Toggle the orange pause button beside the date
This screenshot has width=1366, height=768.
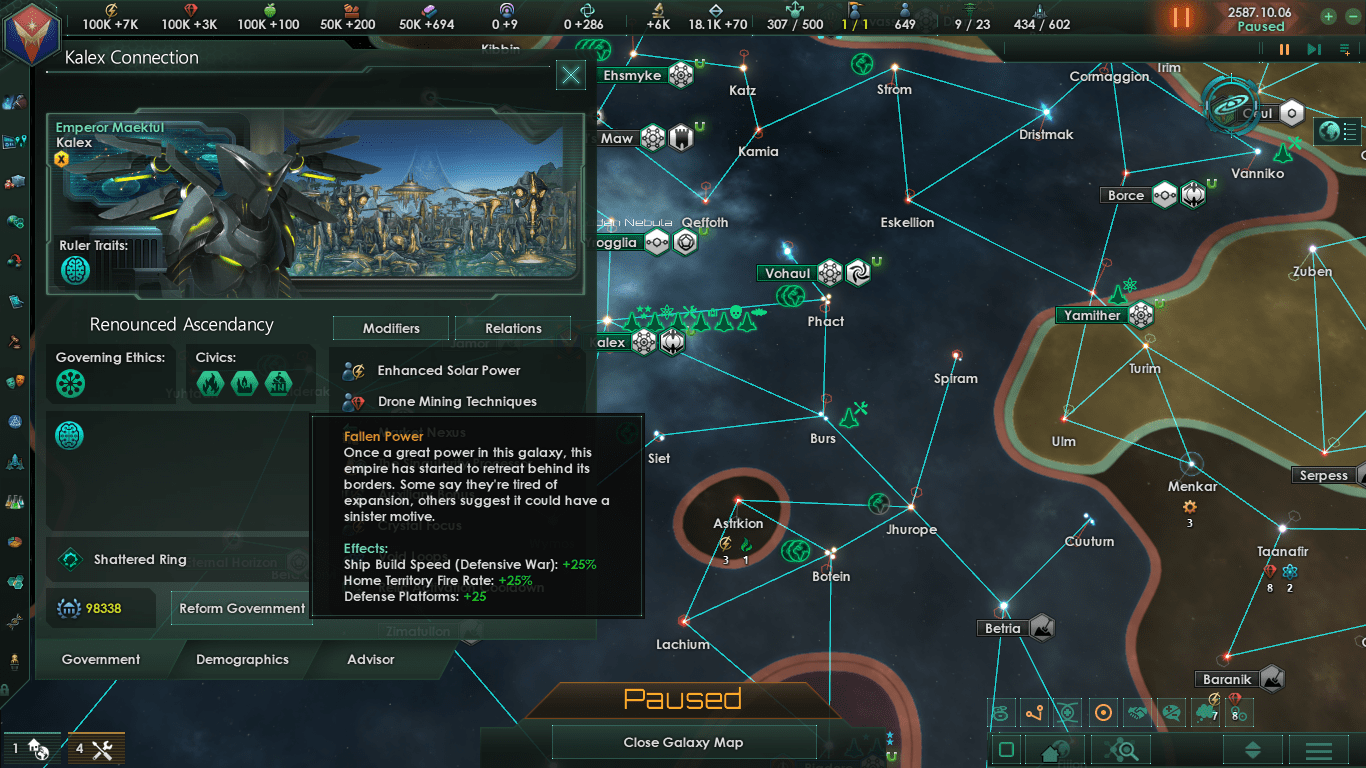(1181, 17)
